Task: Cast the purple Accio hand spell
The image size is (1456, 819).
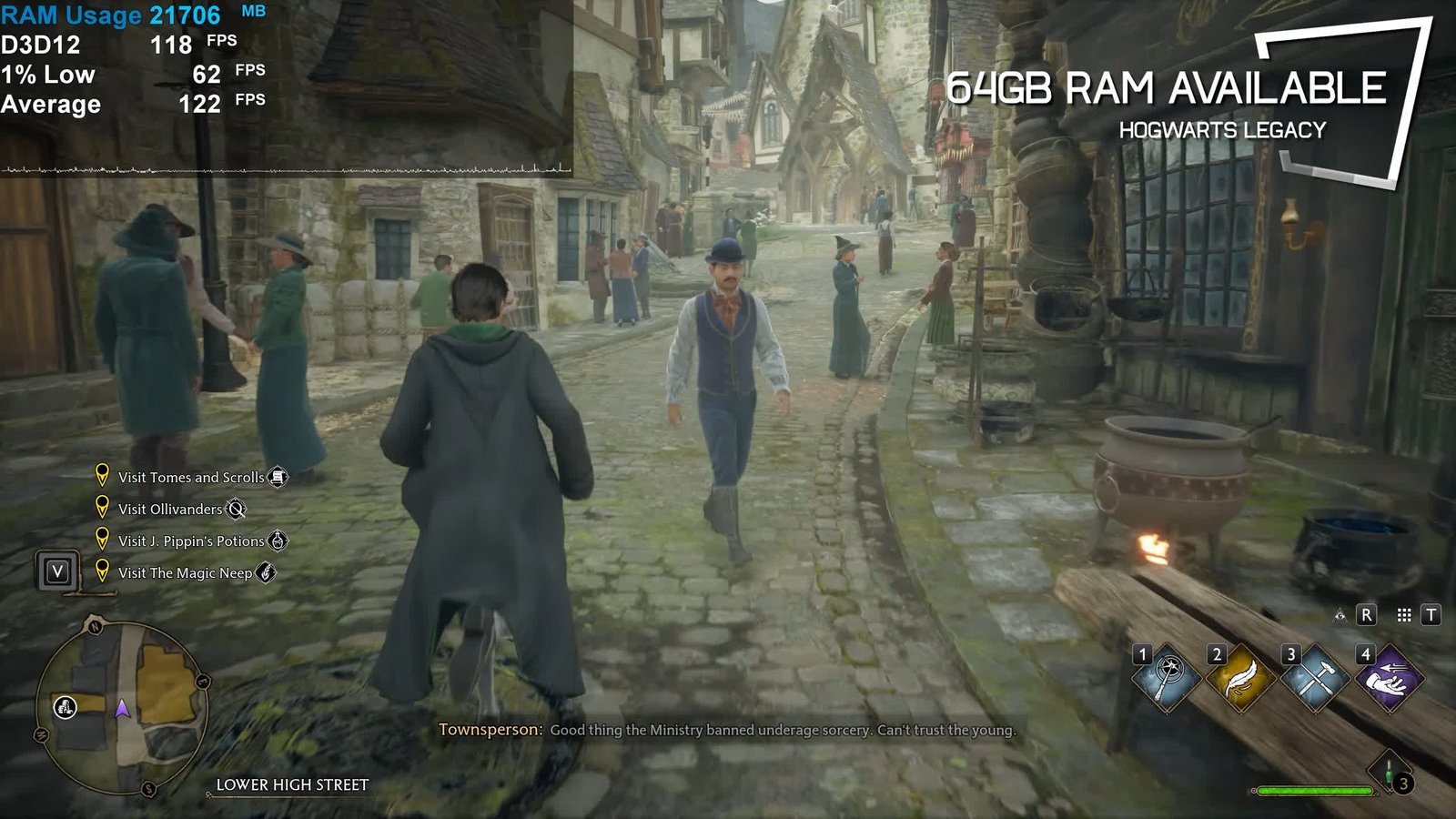Action: click(x=1388, y=679)
